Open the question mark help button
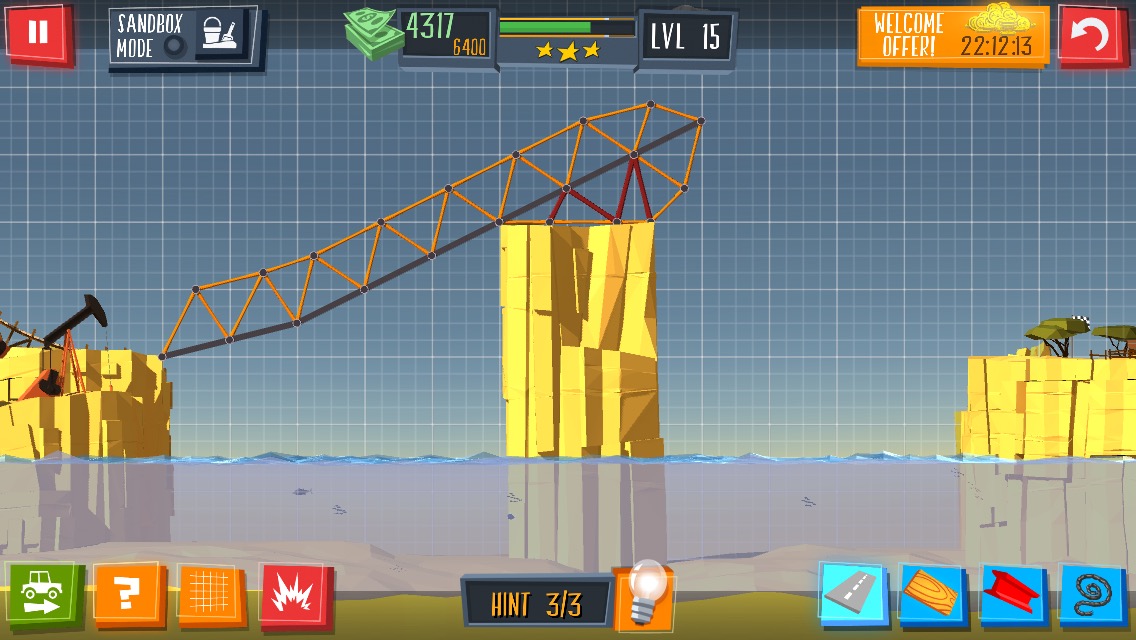 click(x=127, y=594)
